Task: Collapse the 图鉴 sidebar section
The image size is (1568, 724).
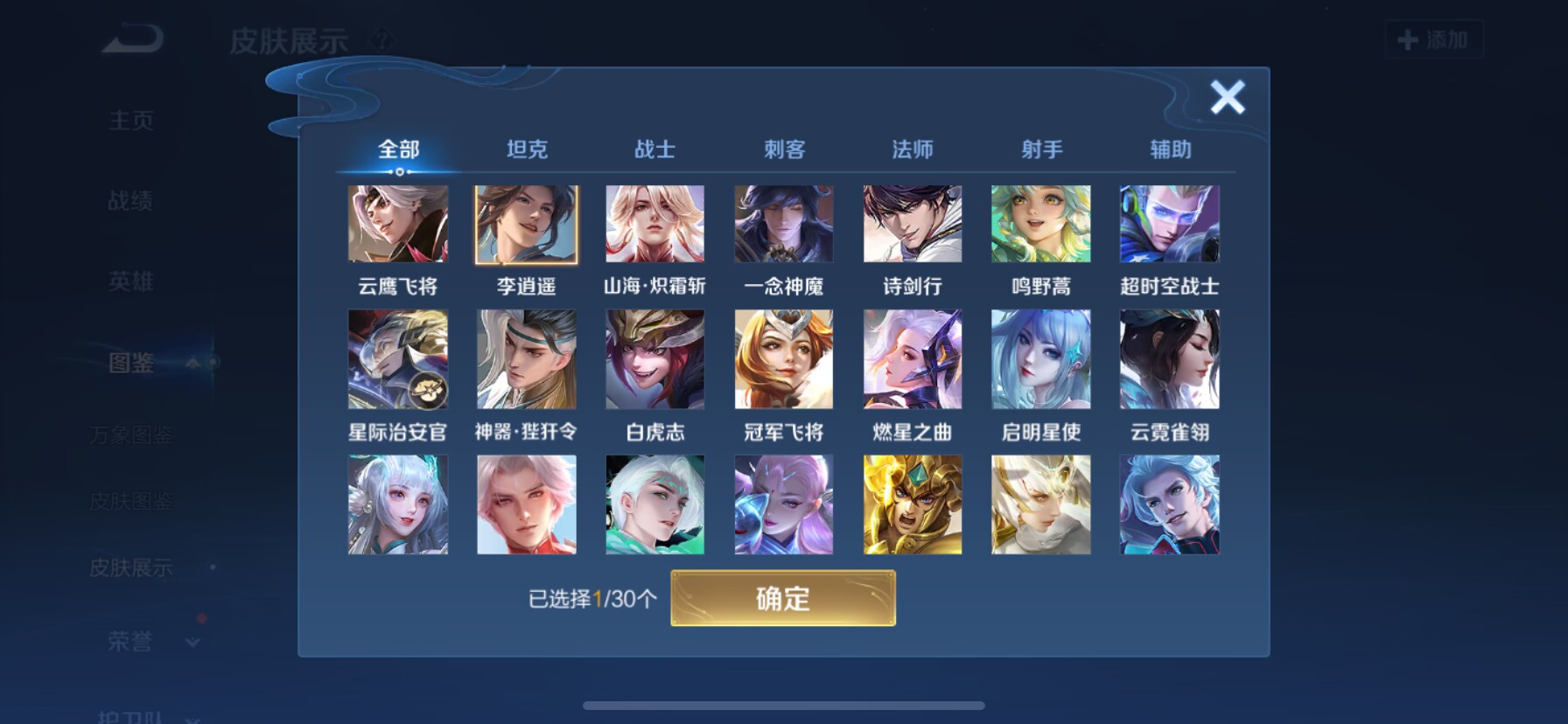Action: pos(192,364)
